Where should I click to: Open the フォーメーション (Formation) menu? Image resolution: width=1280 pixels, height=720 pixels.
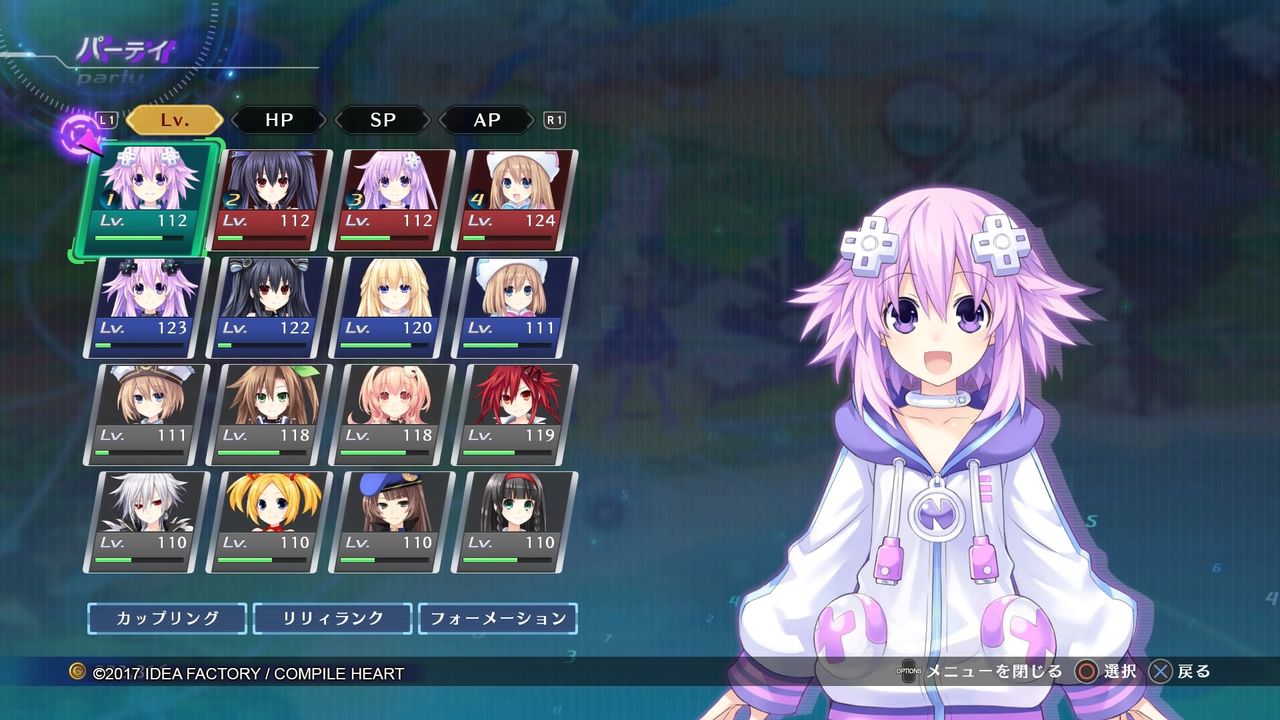pyautogui.click(x=498, y=619)
